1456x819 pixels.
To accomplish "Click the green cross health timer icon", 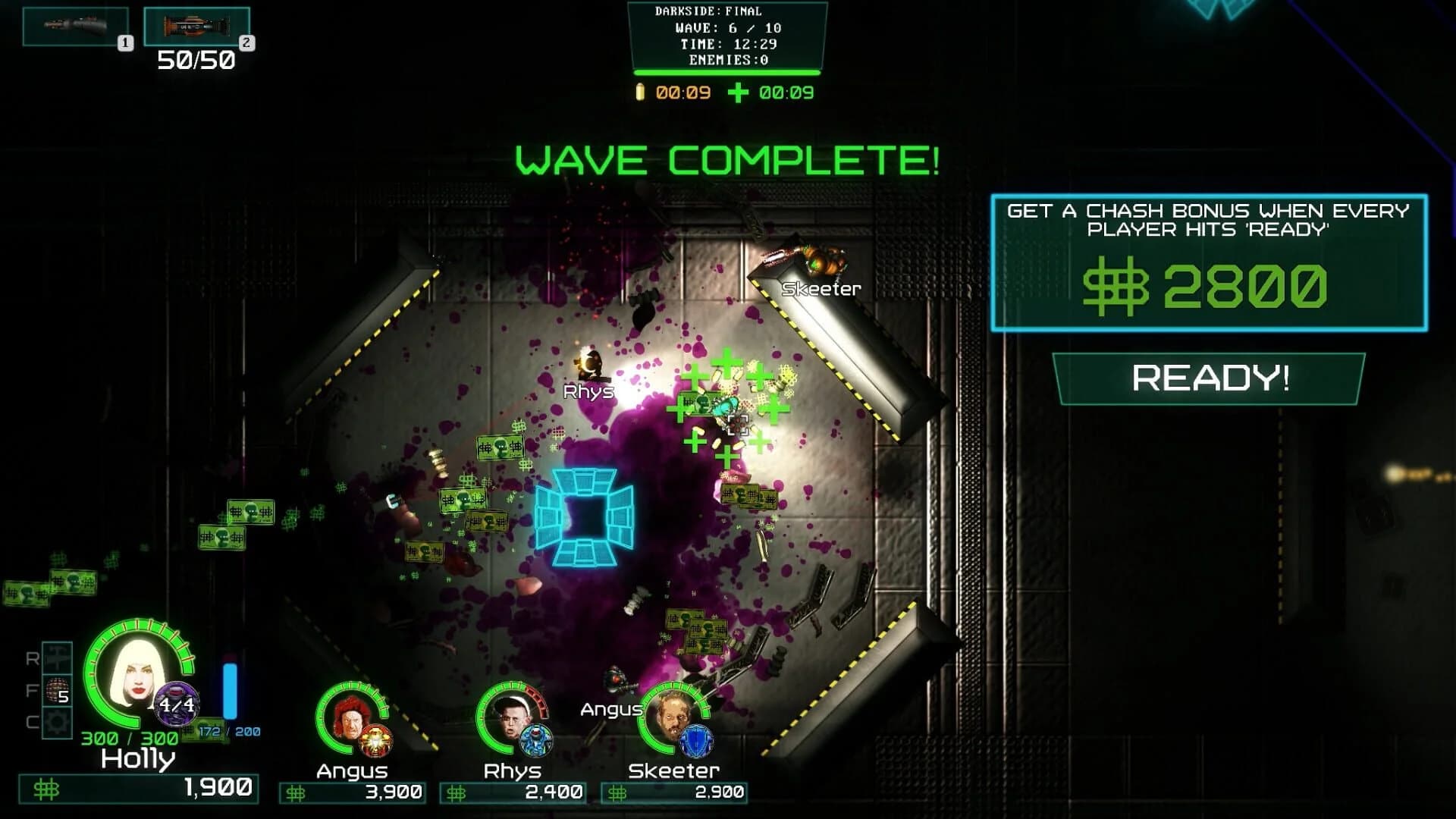I will click(739, 92).
